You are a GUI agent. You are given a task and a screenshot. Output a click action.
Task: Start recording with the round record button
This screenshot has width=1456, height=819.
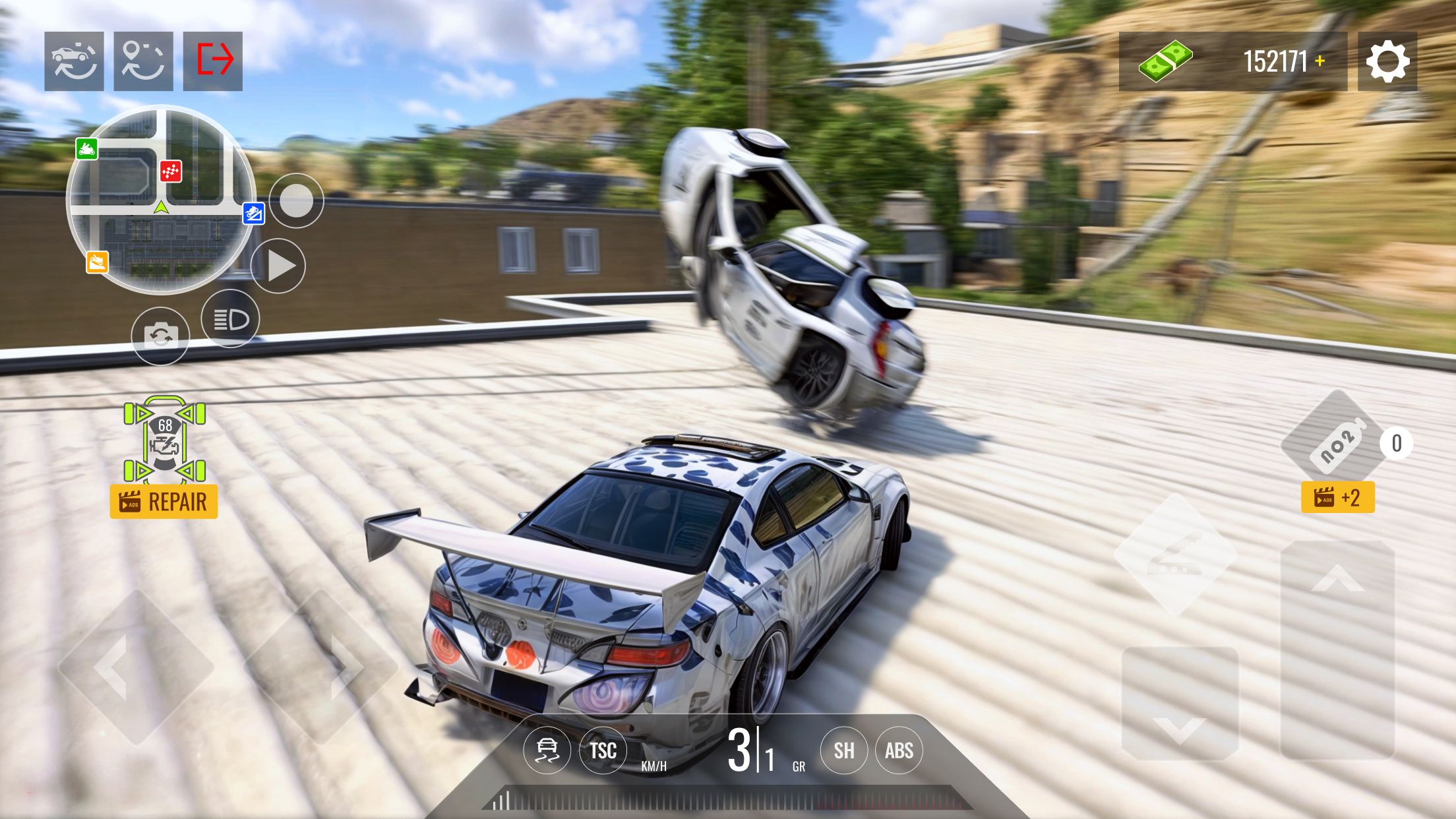point(296,200)
